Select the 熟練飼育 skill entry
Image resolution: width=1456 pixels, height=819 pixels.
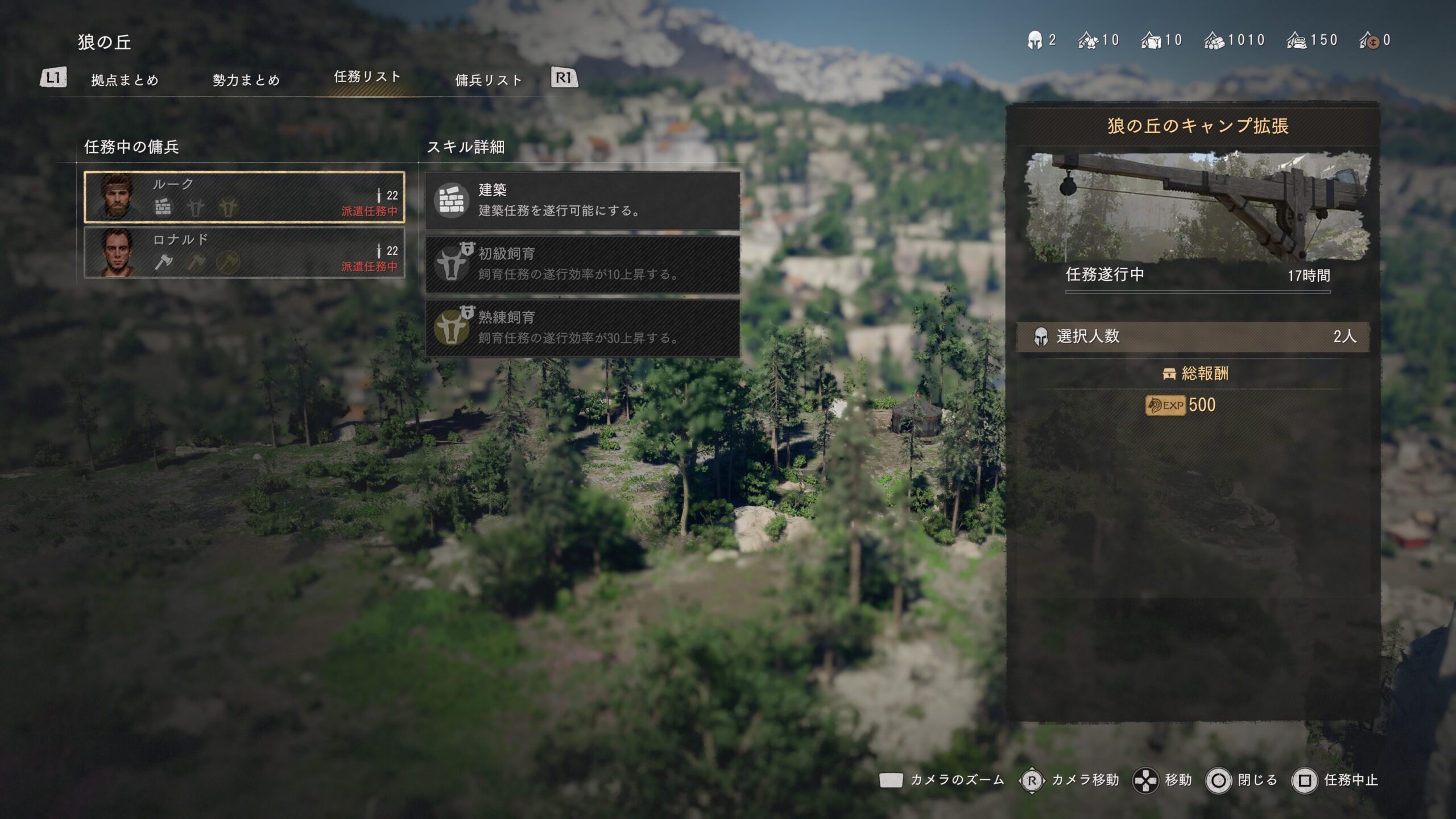(582, 328)
